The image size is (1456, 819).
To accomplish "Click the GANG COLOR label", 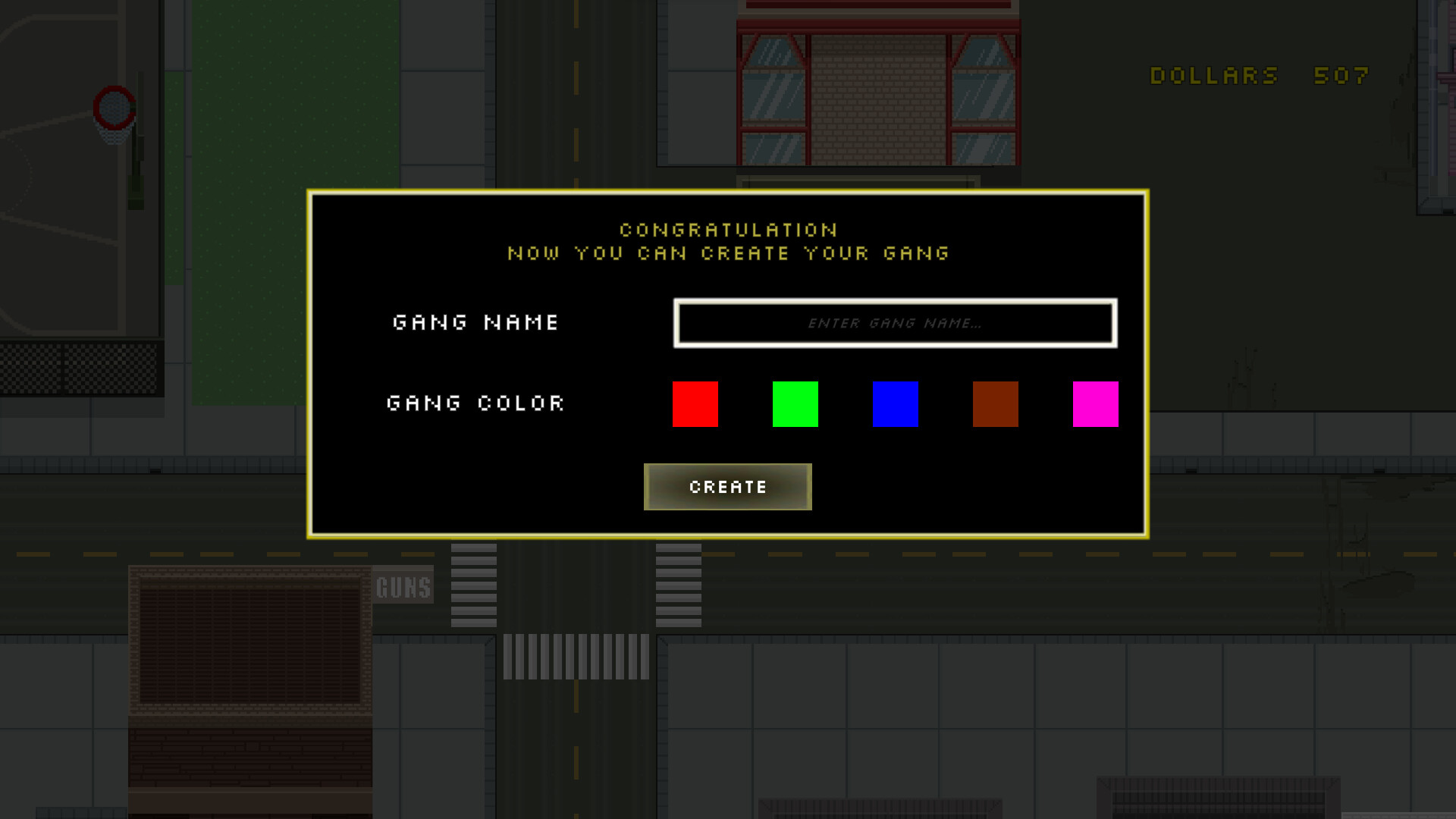I will [x=475, y=403].
